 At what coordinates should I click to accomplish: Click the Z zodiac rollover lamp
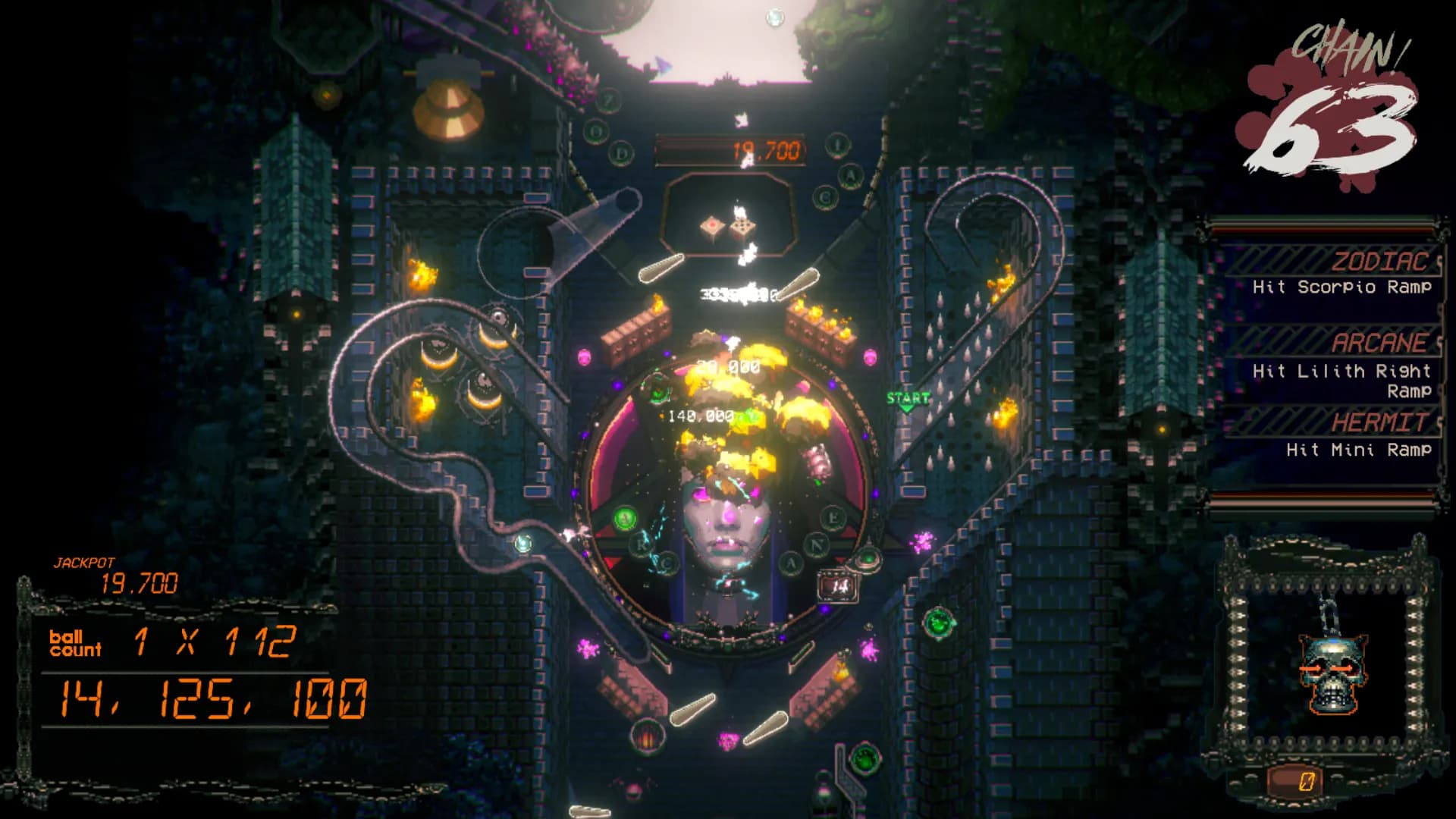(x=610, y=100)
